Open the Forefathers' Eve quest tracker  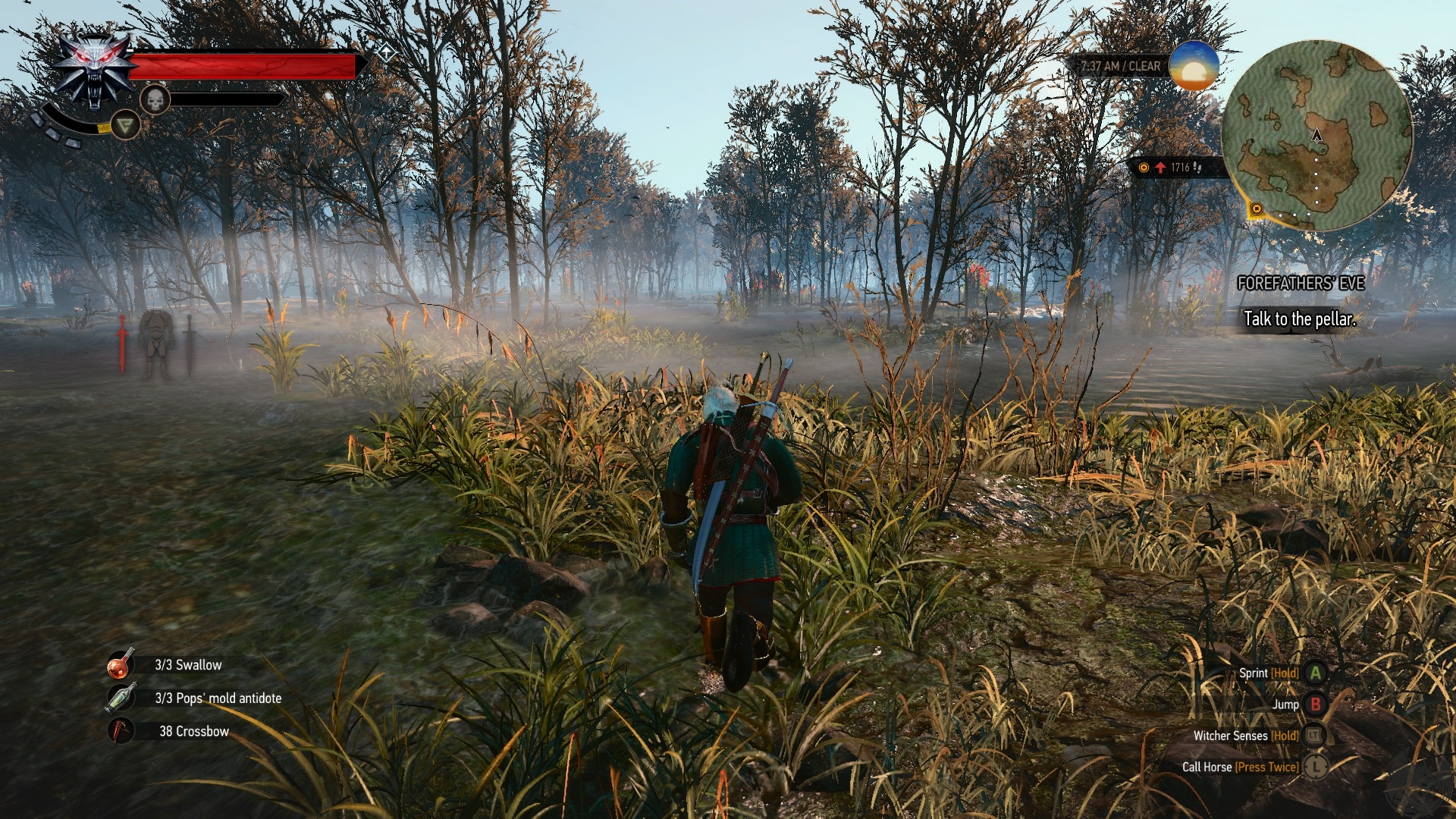1301,284
